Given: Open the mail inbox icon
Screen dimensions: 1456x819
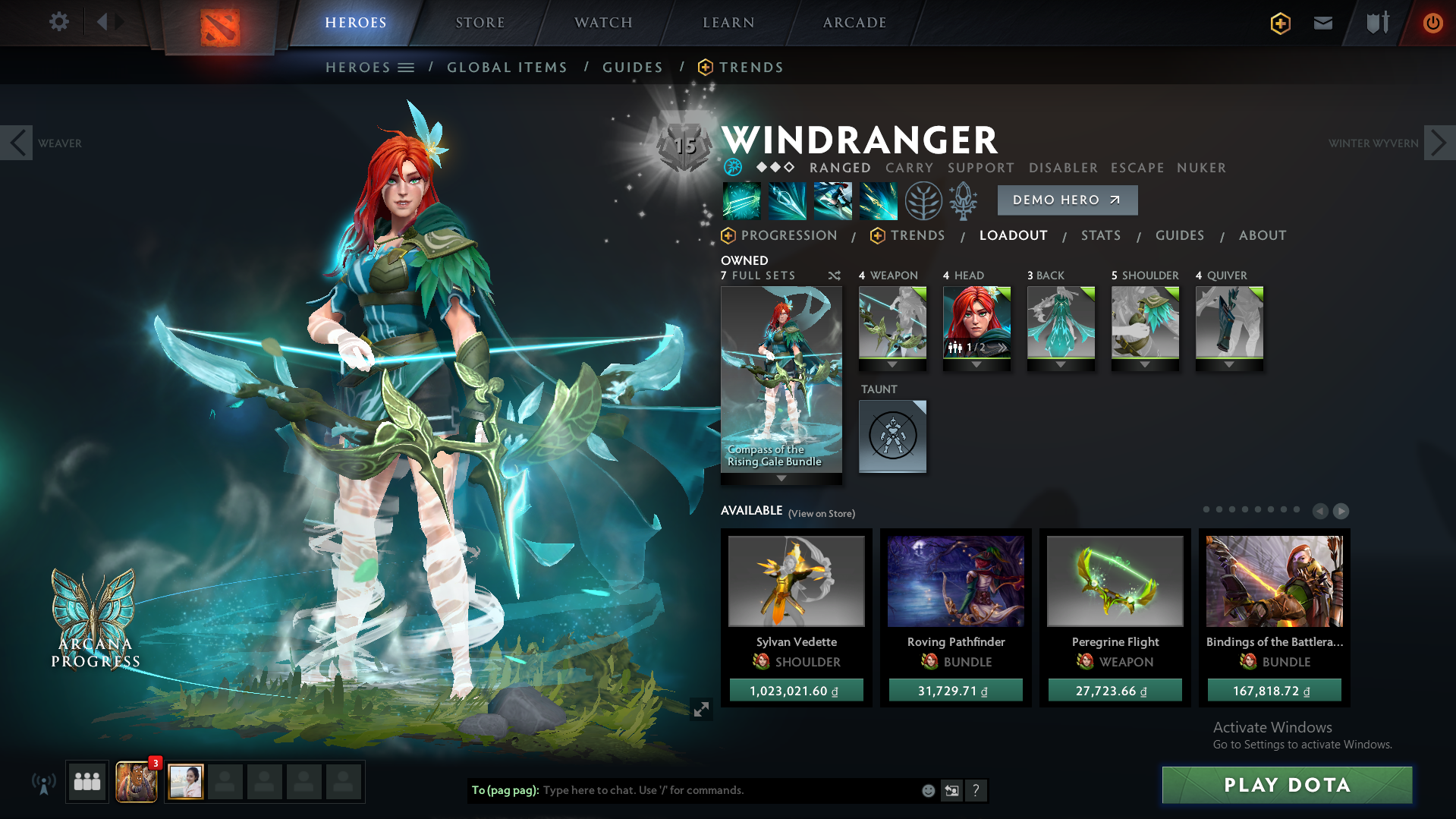Looking at the screenshot, I should [x=1322, y=23].
